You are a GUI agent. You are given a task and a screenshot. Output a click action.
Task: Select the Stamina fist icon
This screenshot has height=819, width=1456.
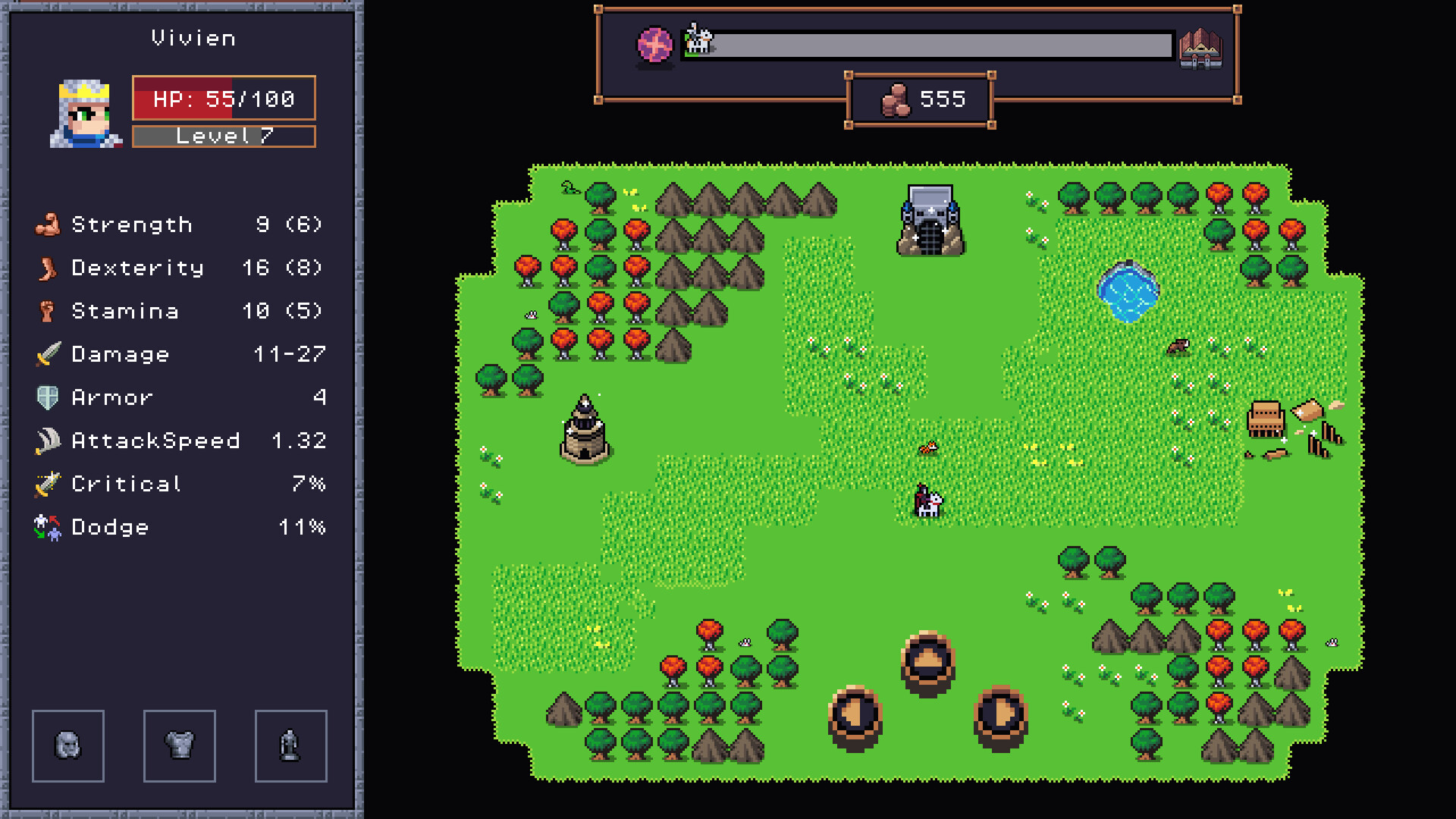click(47, 310)
